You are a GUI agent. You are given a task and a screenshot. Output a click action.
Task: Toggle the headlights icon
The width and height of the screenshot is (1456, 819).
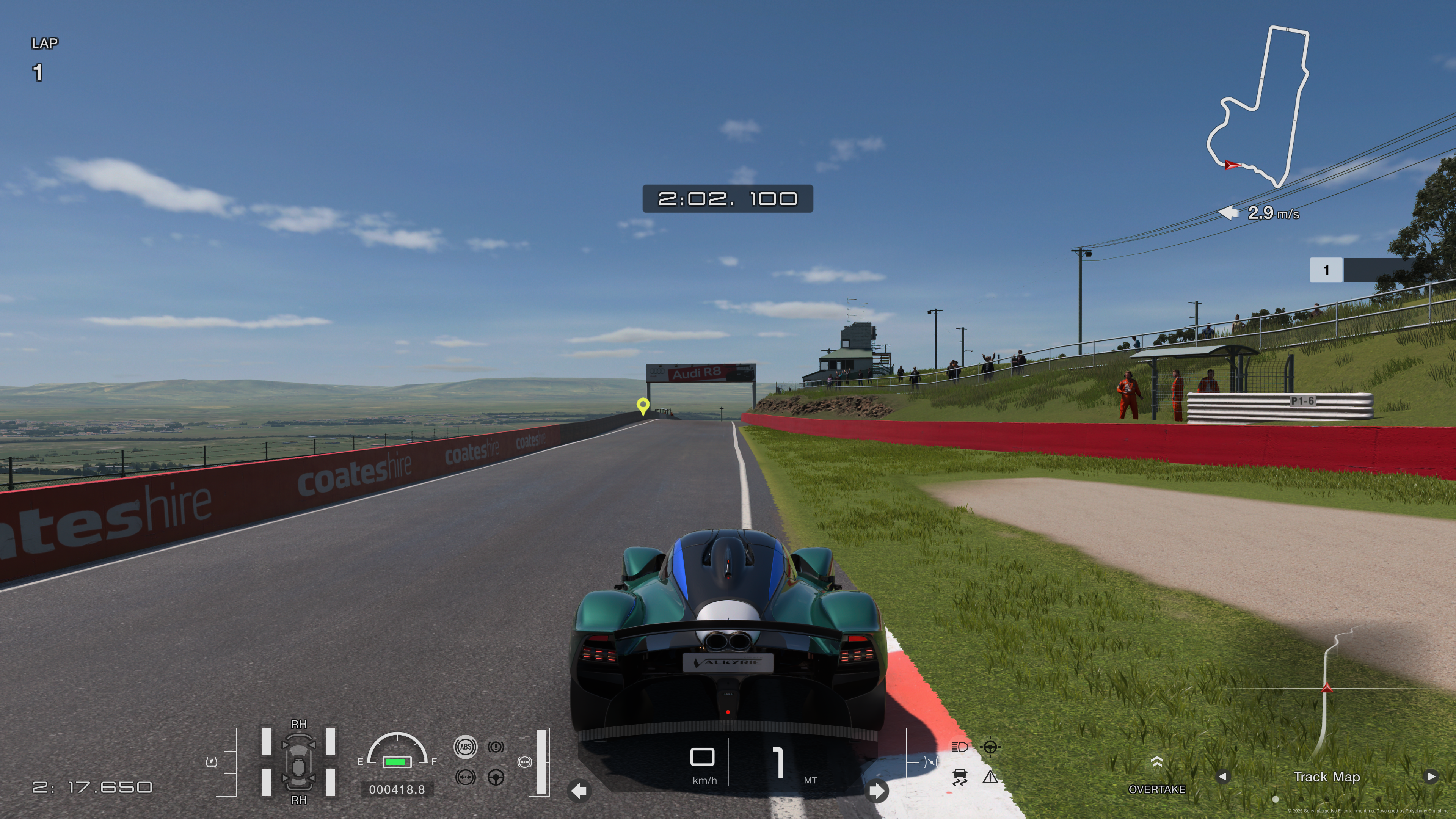tap(960, 747)
